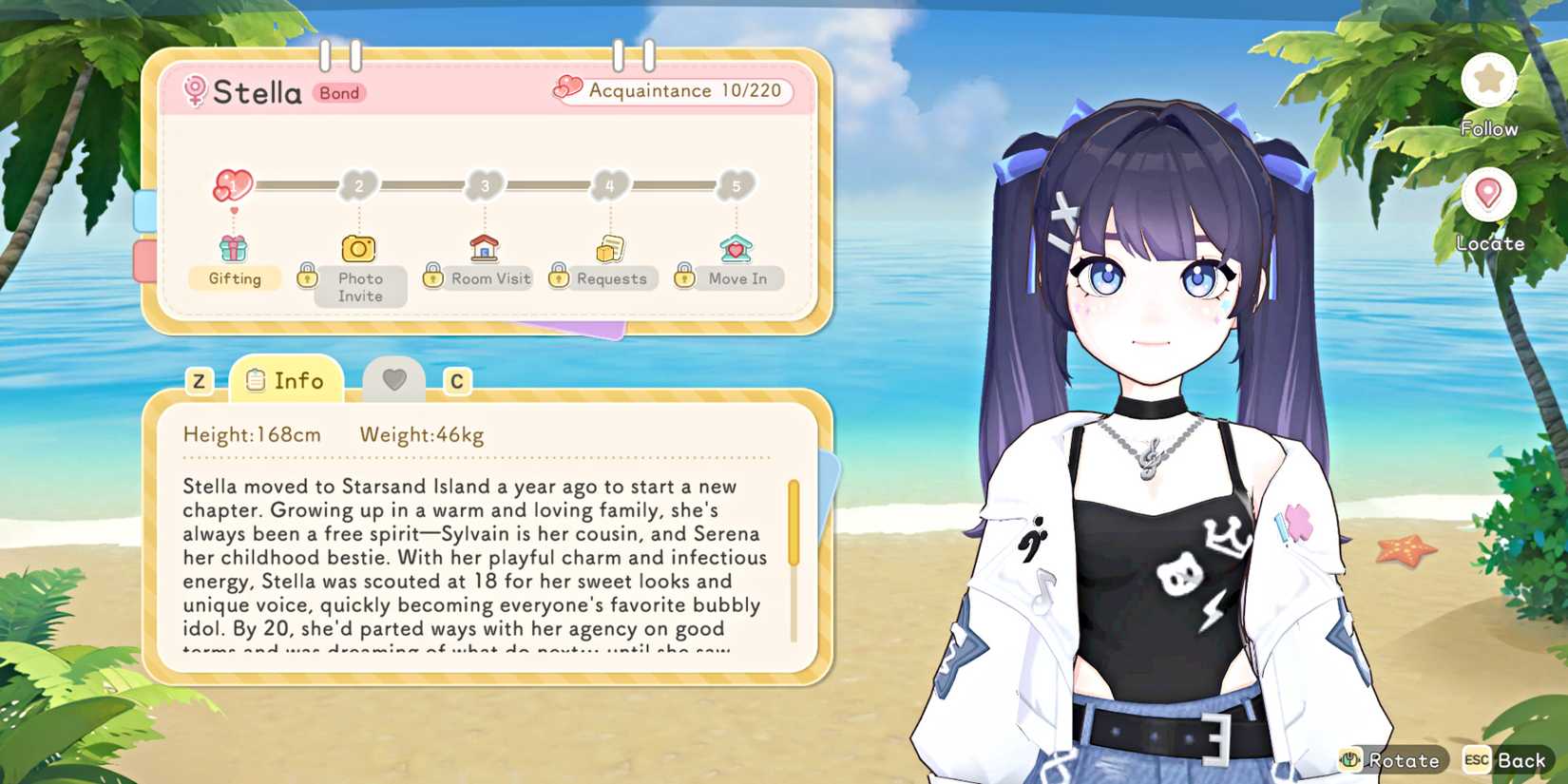
Task: Click the Move In home icon
Action: click(x=736, y=247)
